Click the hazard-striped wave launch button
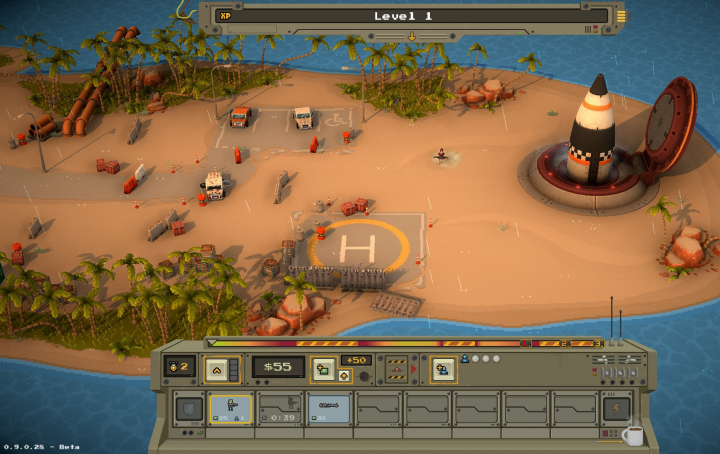Screen dimensions: 720x454 coord(396,368)
